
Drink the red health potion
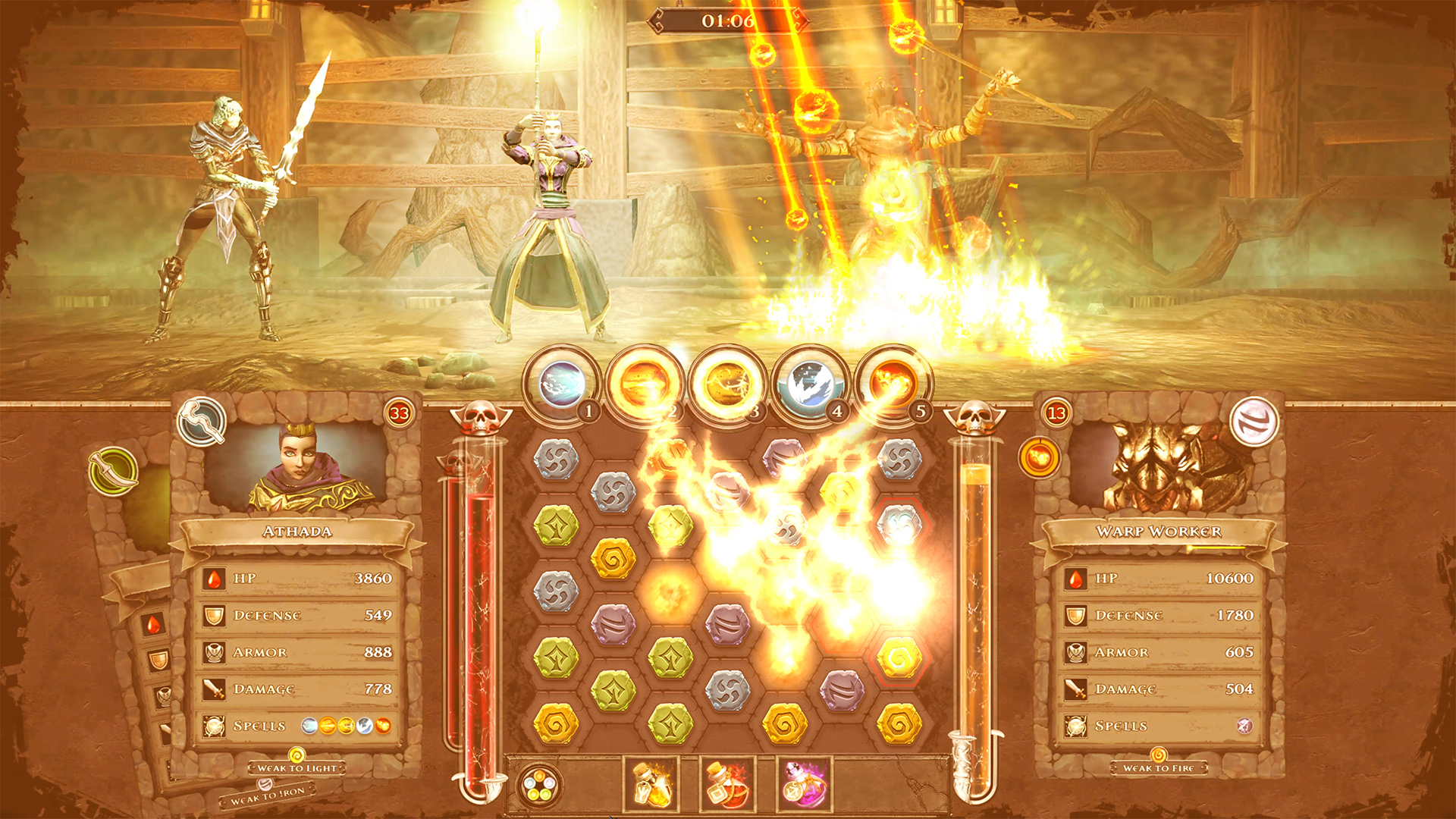(x=726, y=785)
